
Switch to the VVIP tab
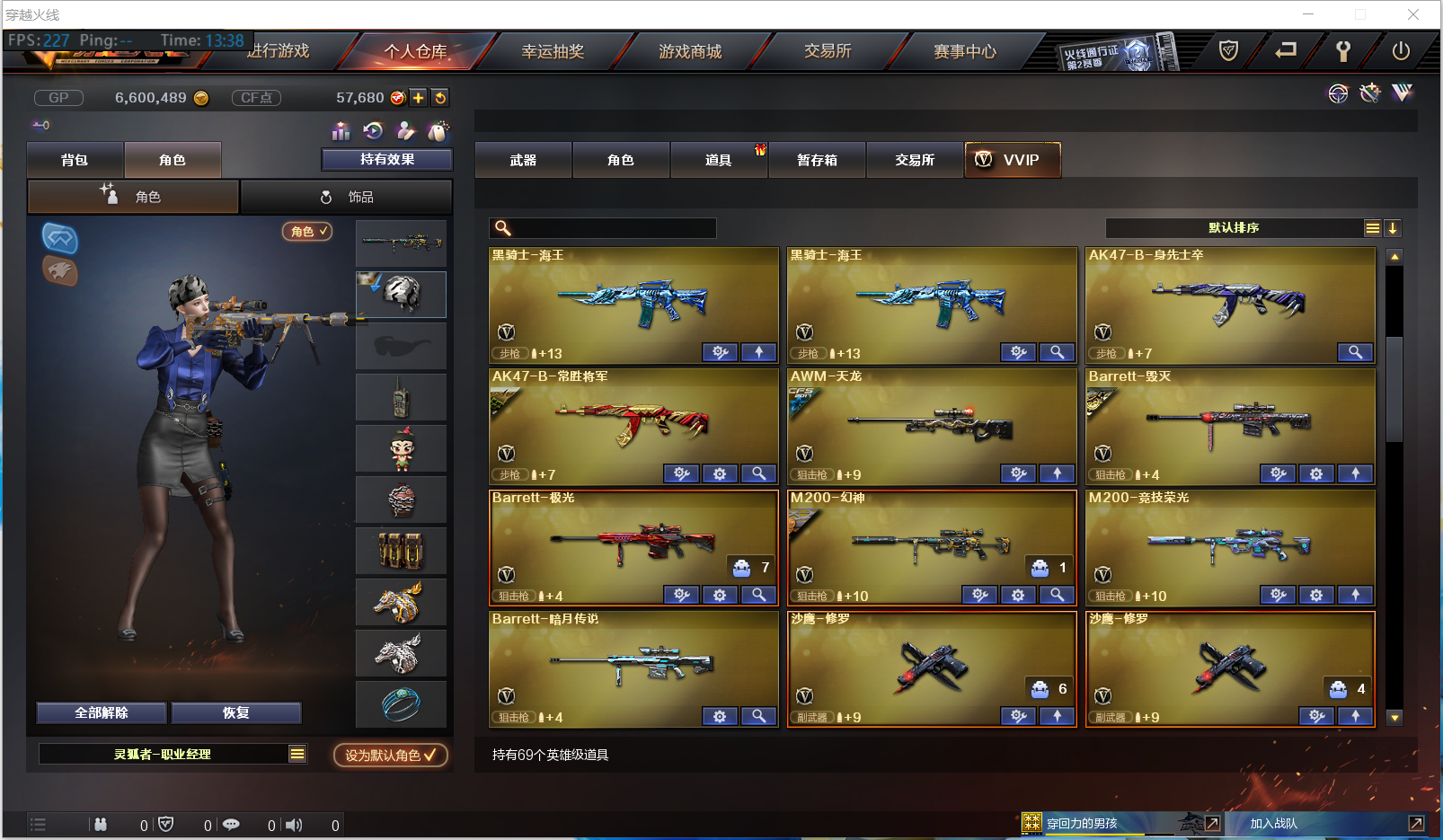(x=1013, y=159)
